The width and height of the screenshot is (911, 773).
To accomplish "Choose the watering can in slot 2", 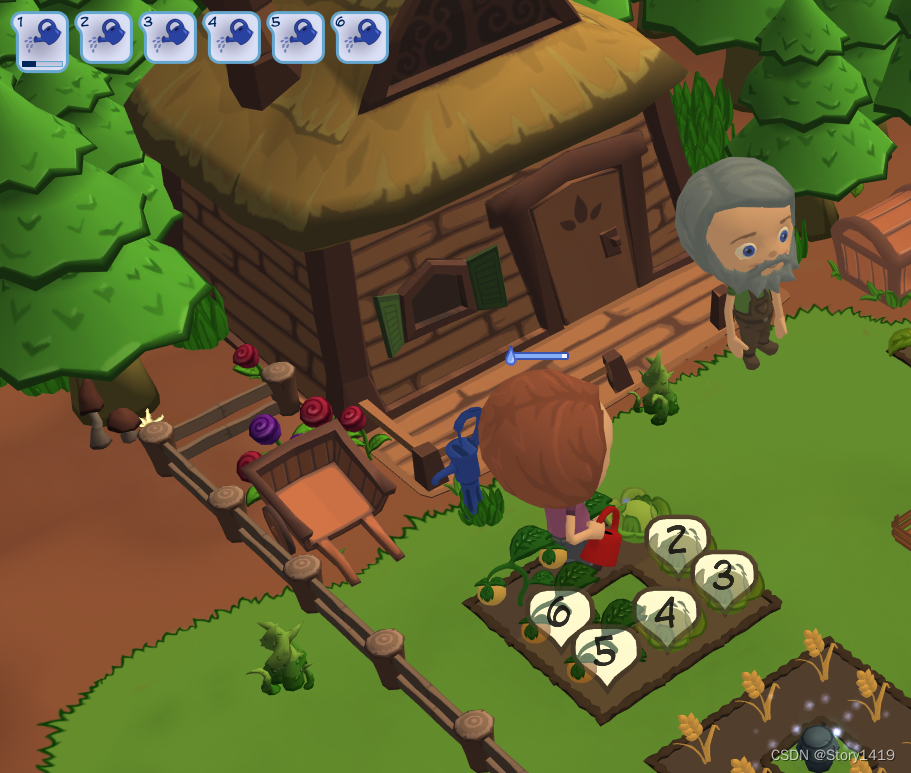I will [x=106, y=38].
